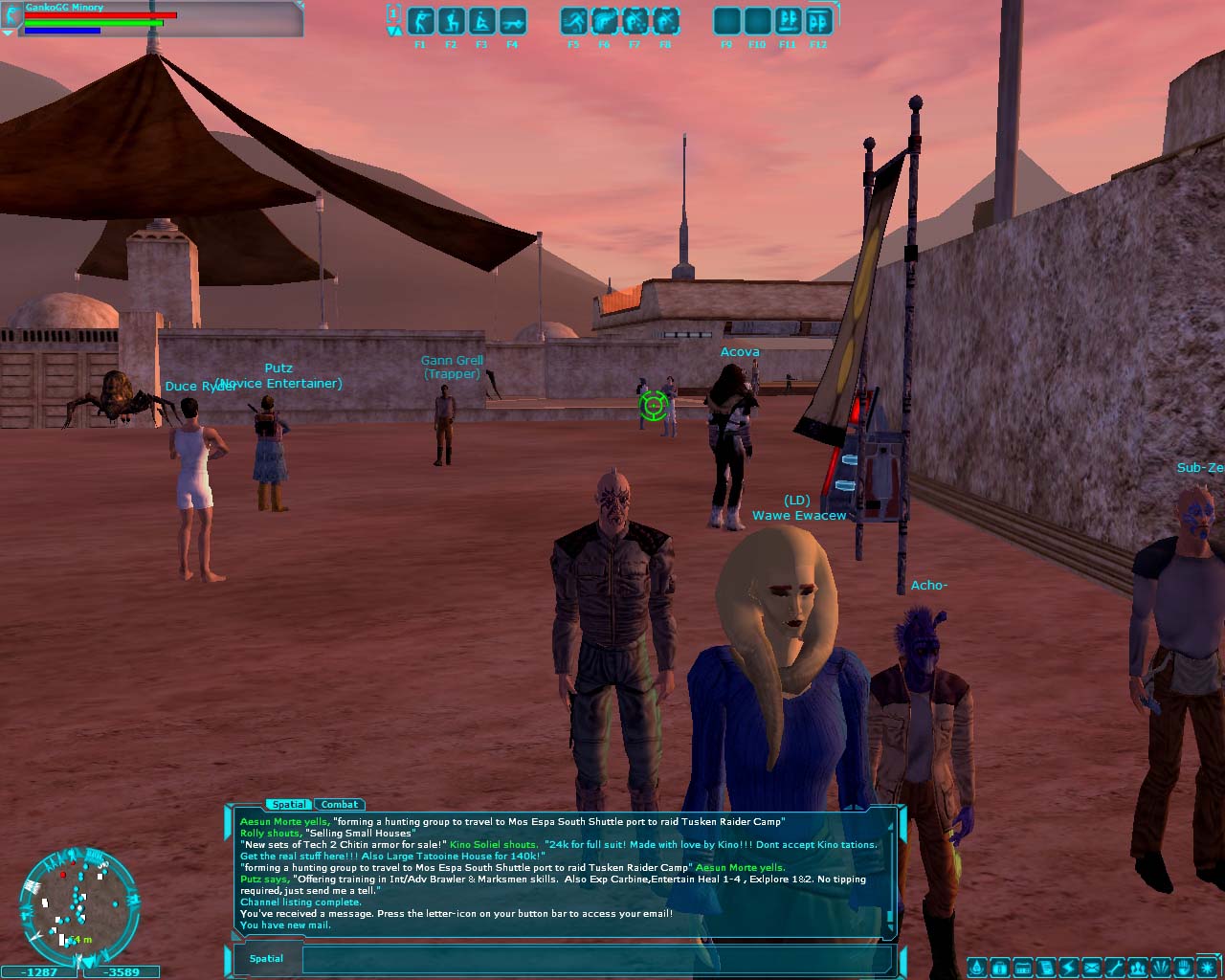Image resolution: width=1225 pixels, height=980 pixels.
Task: Activate the F4 prone posture icon
Action: point(512,21)
